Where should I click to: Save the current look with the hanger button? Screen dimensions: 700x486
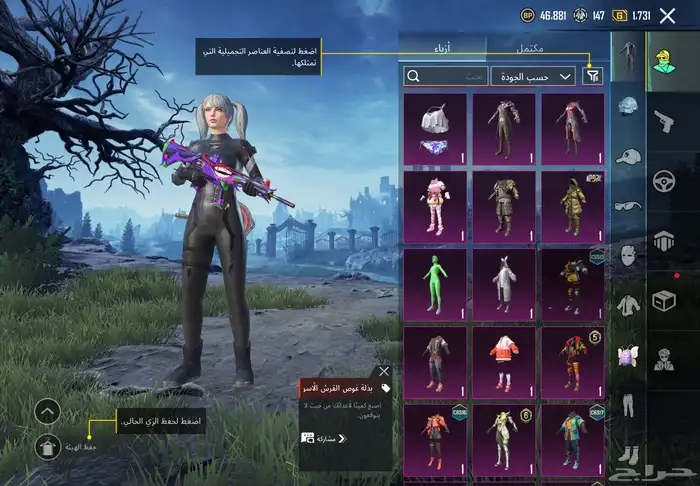click(48, 447)
